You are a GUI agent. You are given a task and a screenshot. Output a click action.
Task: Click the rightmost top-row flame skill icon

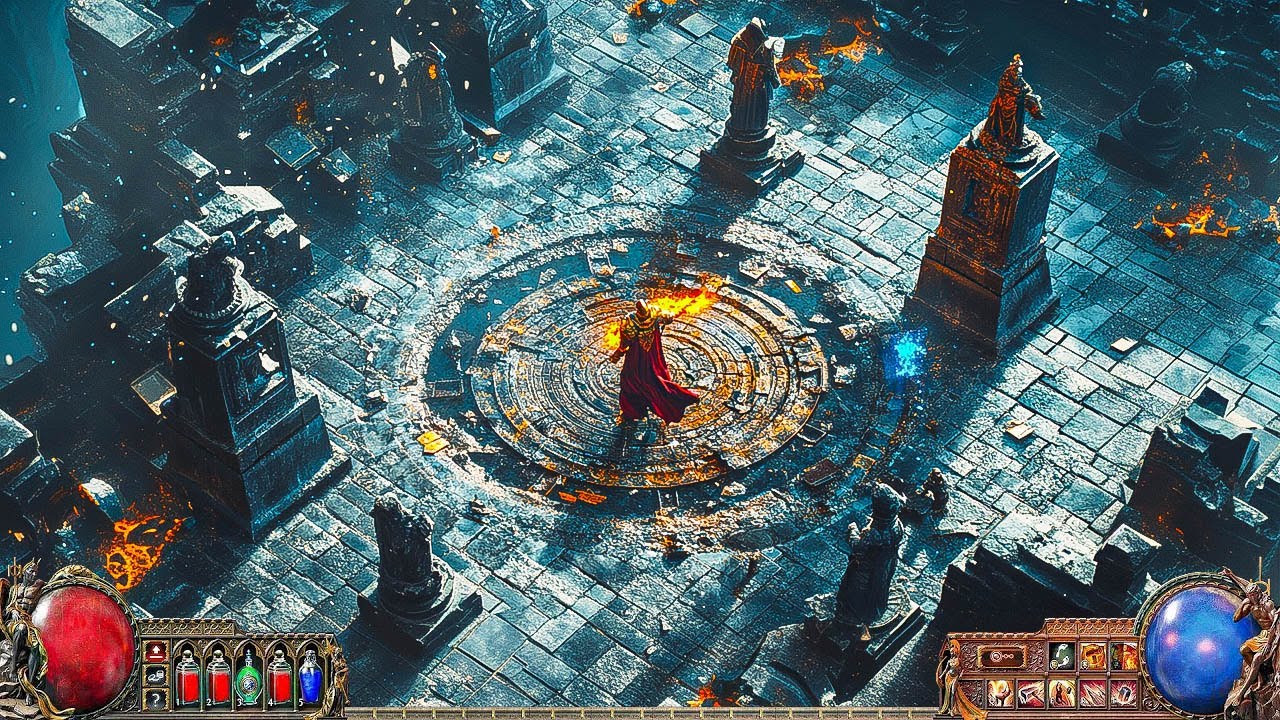pos(1124,656)
